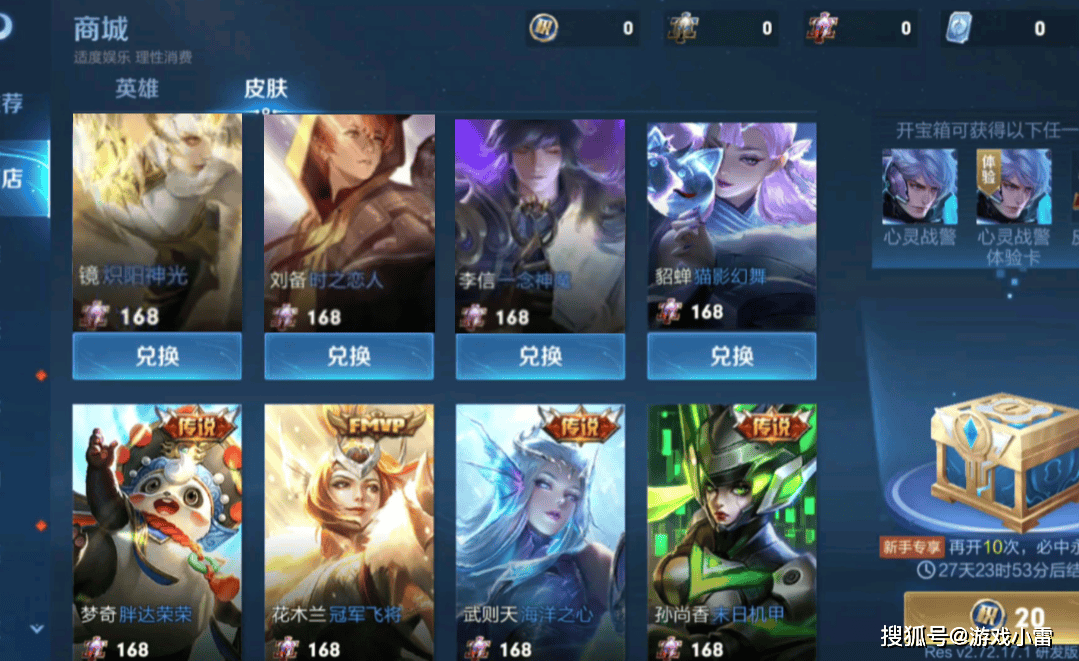
Task: Redeem the 镜 炽阳神光 skin
Action: (157, 356)
